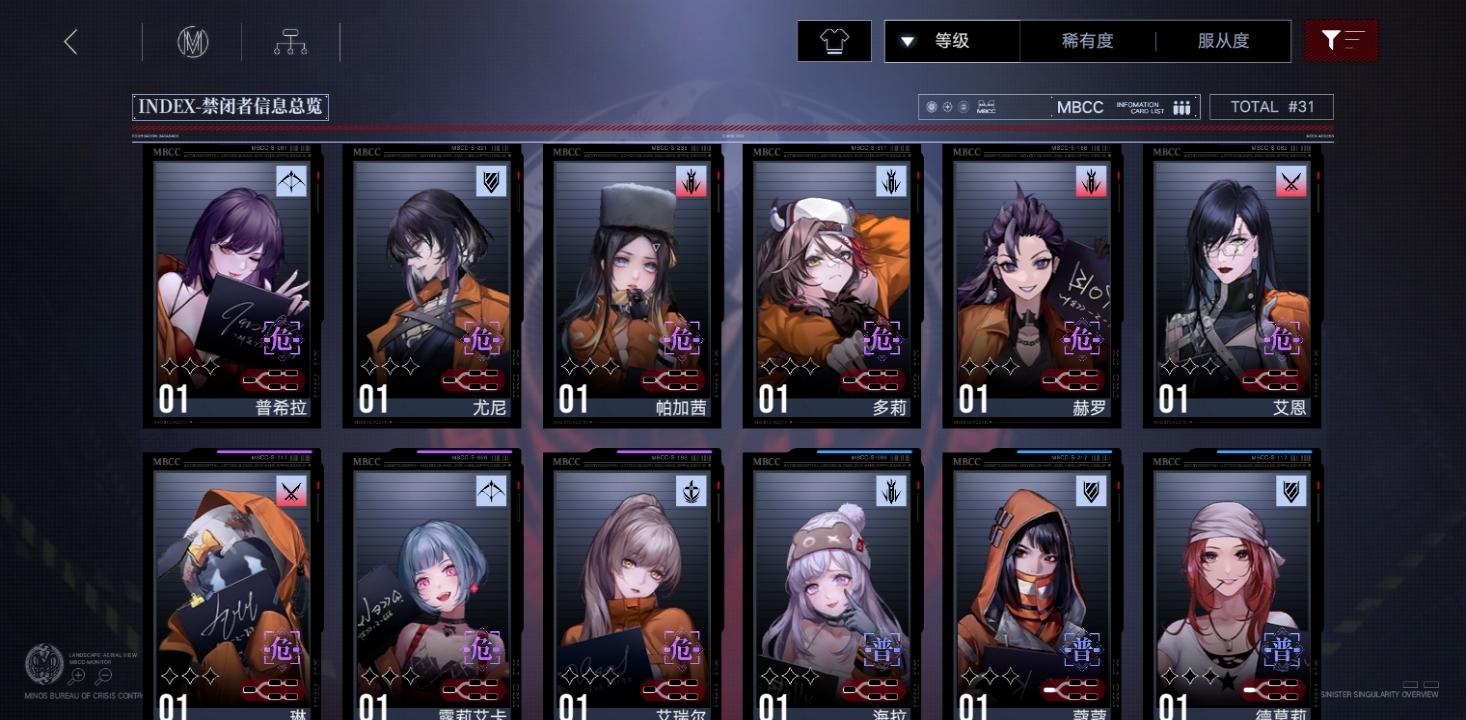1466x720 pixels.
Task: Toggle the crosshair indicator in the MBCC info bar
Action: pyautogui.click(x=947, y=106)
